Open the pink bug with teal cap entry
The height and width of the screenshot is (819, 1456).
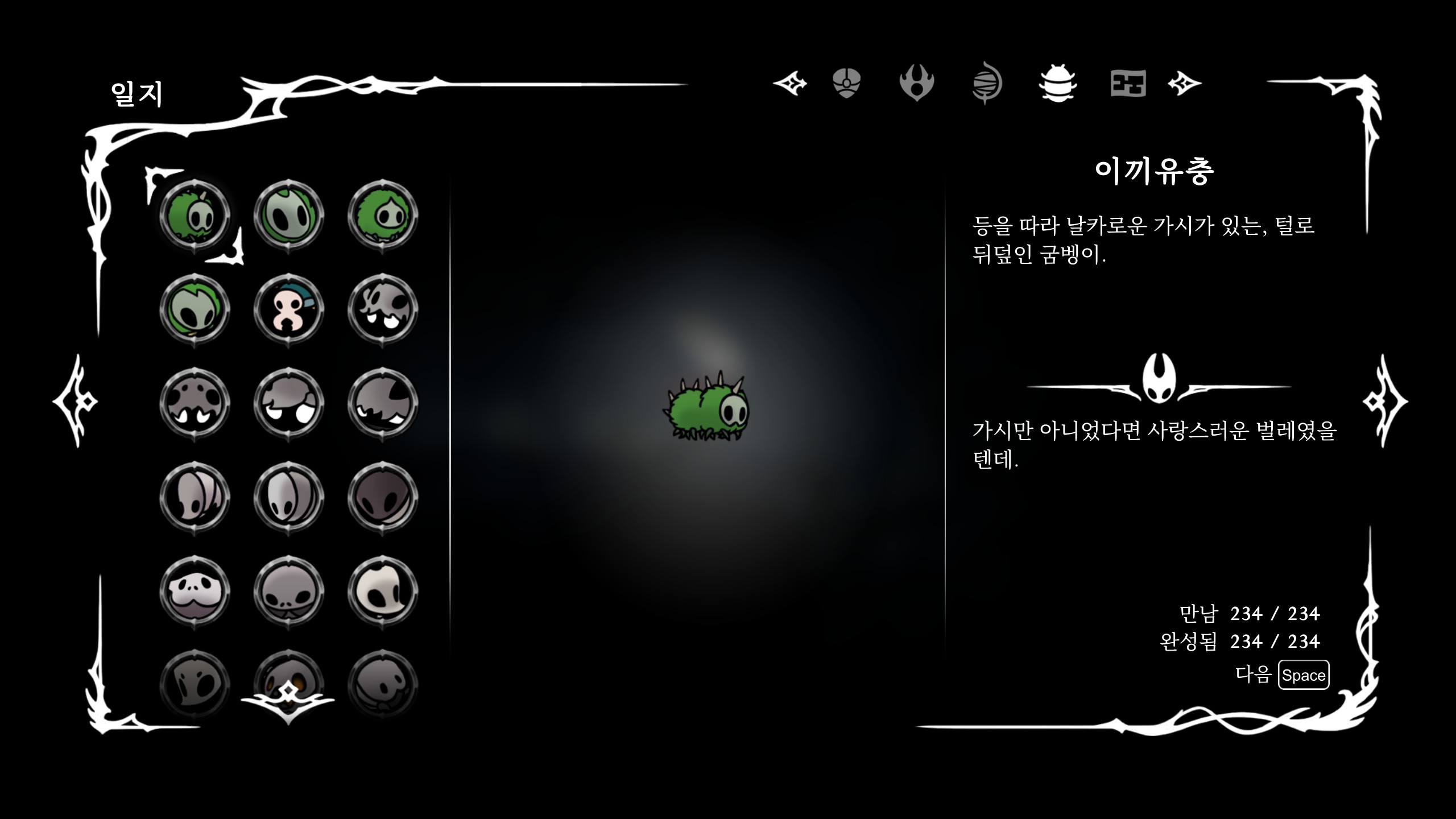tap(289, 310)
